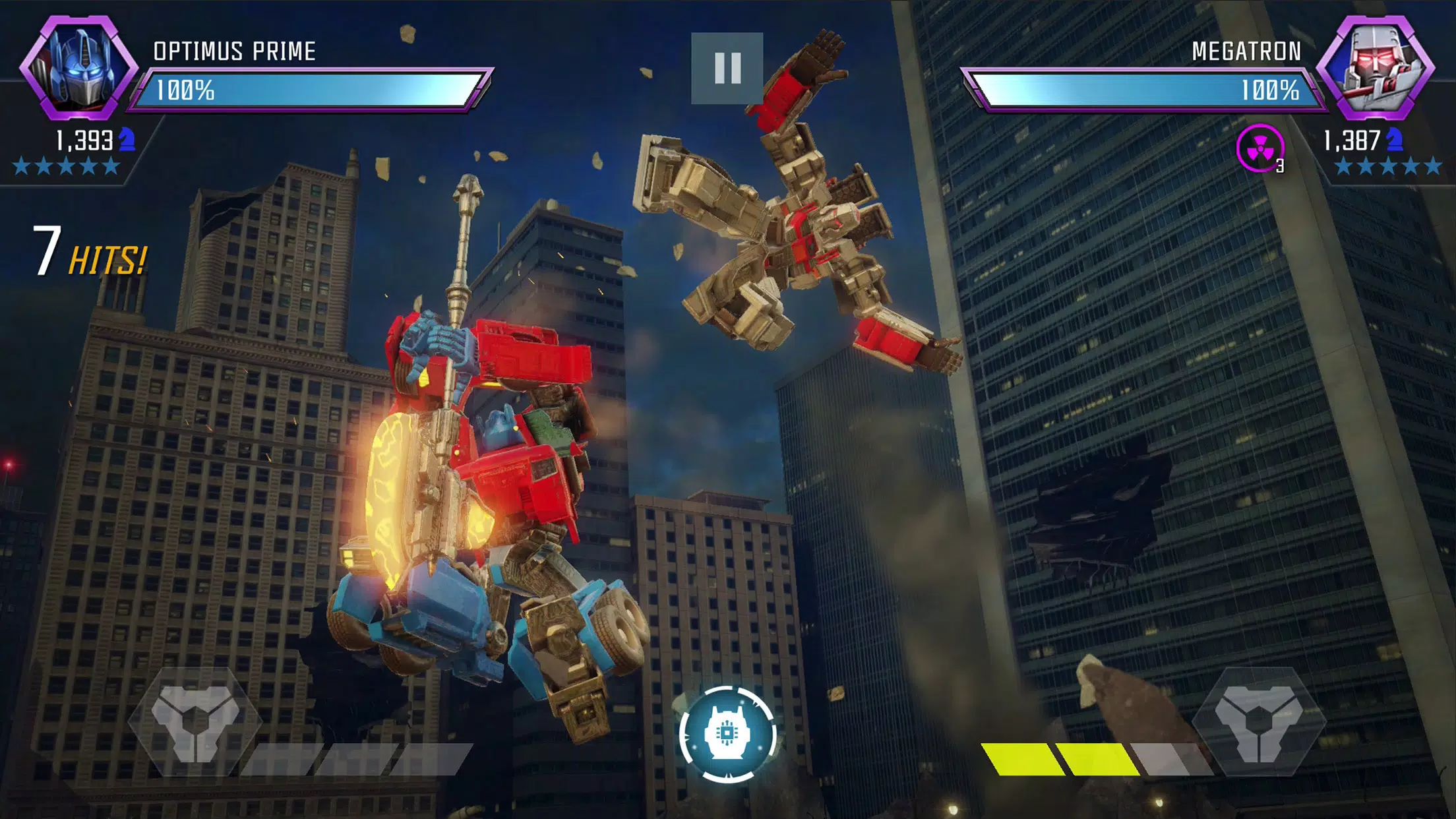This screenshot has width=1456, height=819.
Task: Tap the pause icon at top center
Action: pos(728,67)
